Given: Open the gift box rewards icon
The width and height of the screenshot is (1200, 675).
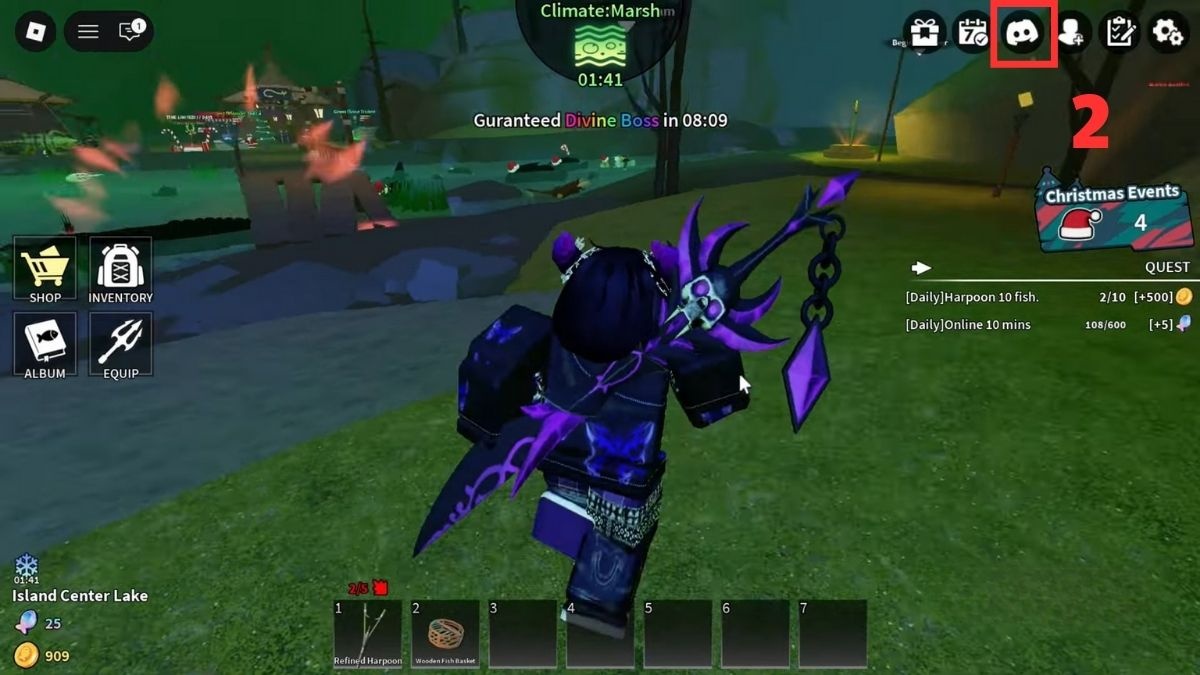Looking at the screenshot, I should pyautogui.click(x=925, y=33).
